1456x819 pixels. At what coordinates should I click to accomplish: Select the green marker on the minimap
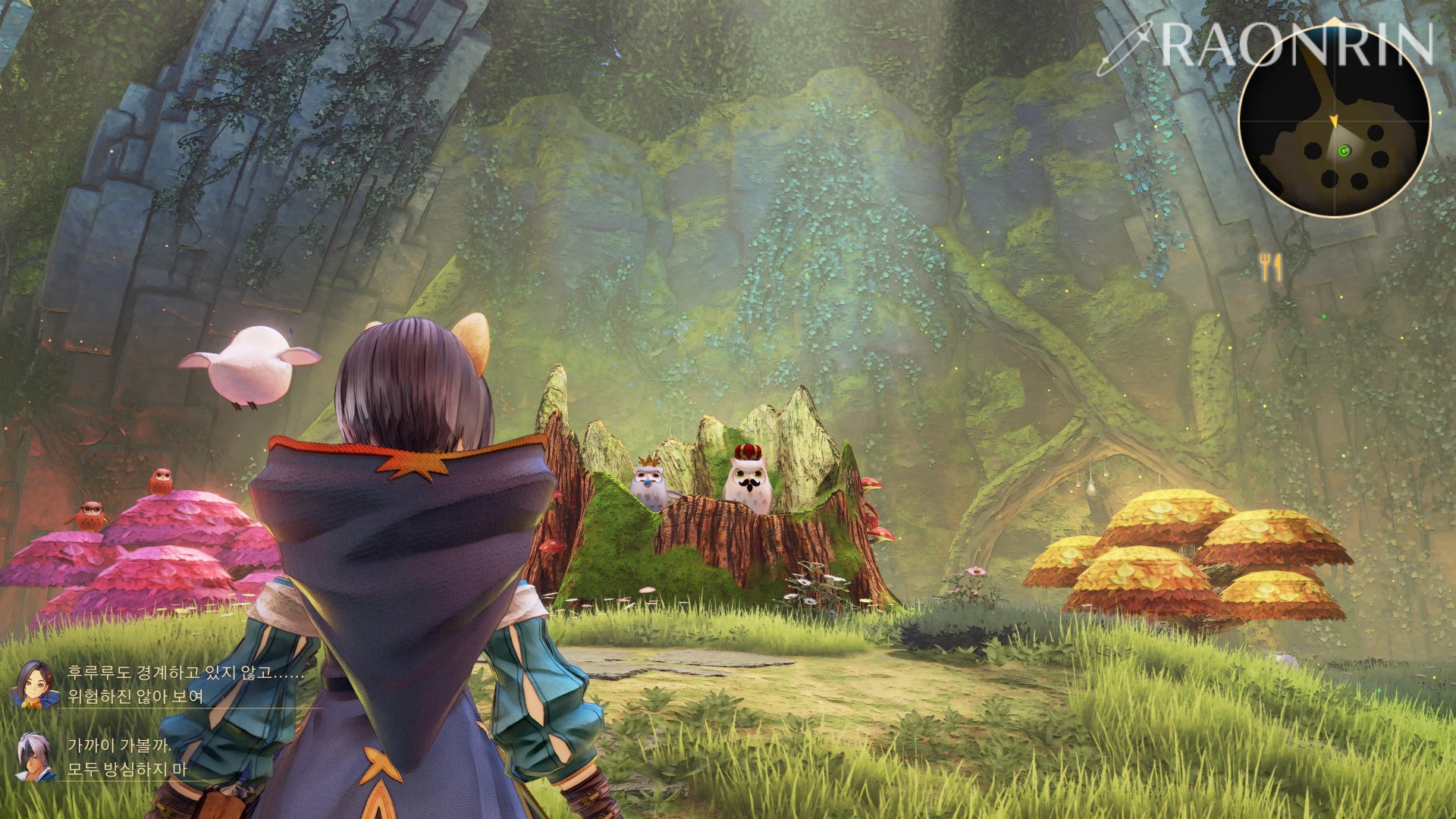coord(1345,152)
